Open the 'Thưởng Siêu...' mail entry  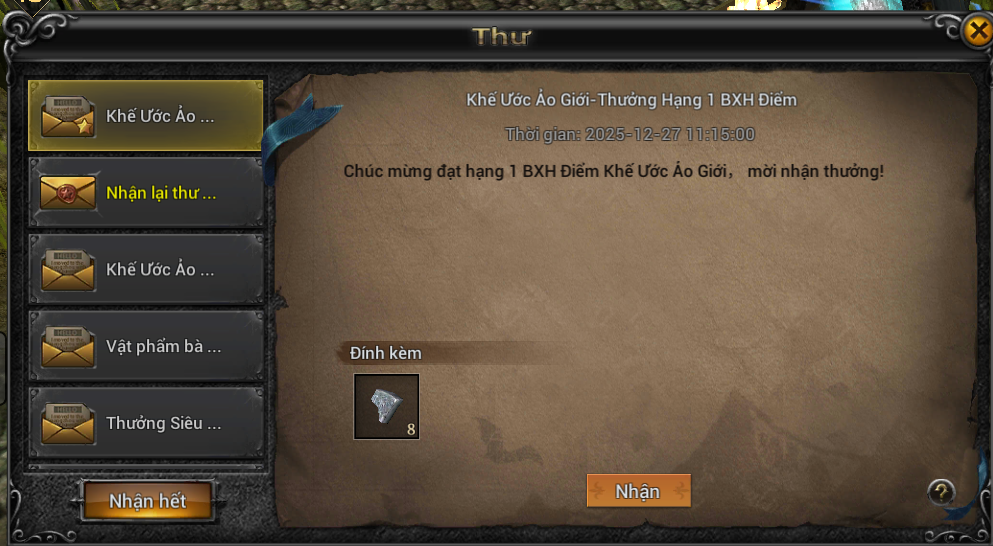146,424
